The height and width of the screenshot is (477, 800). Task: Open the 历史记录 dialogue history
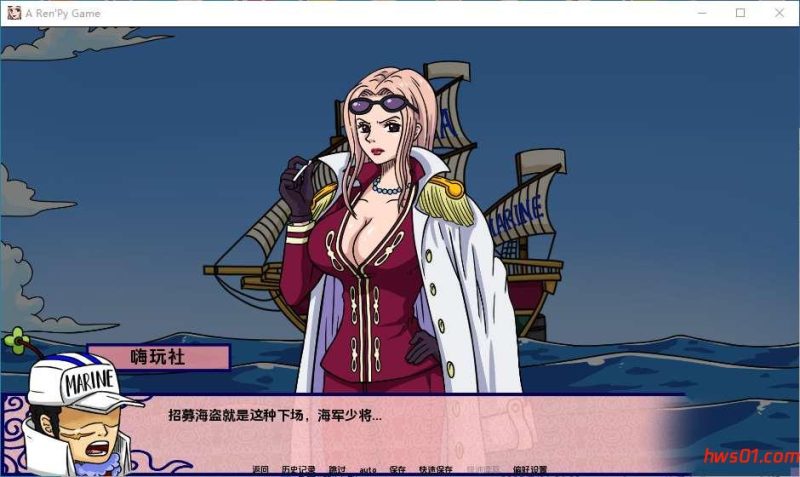(x=297, y=469)
